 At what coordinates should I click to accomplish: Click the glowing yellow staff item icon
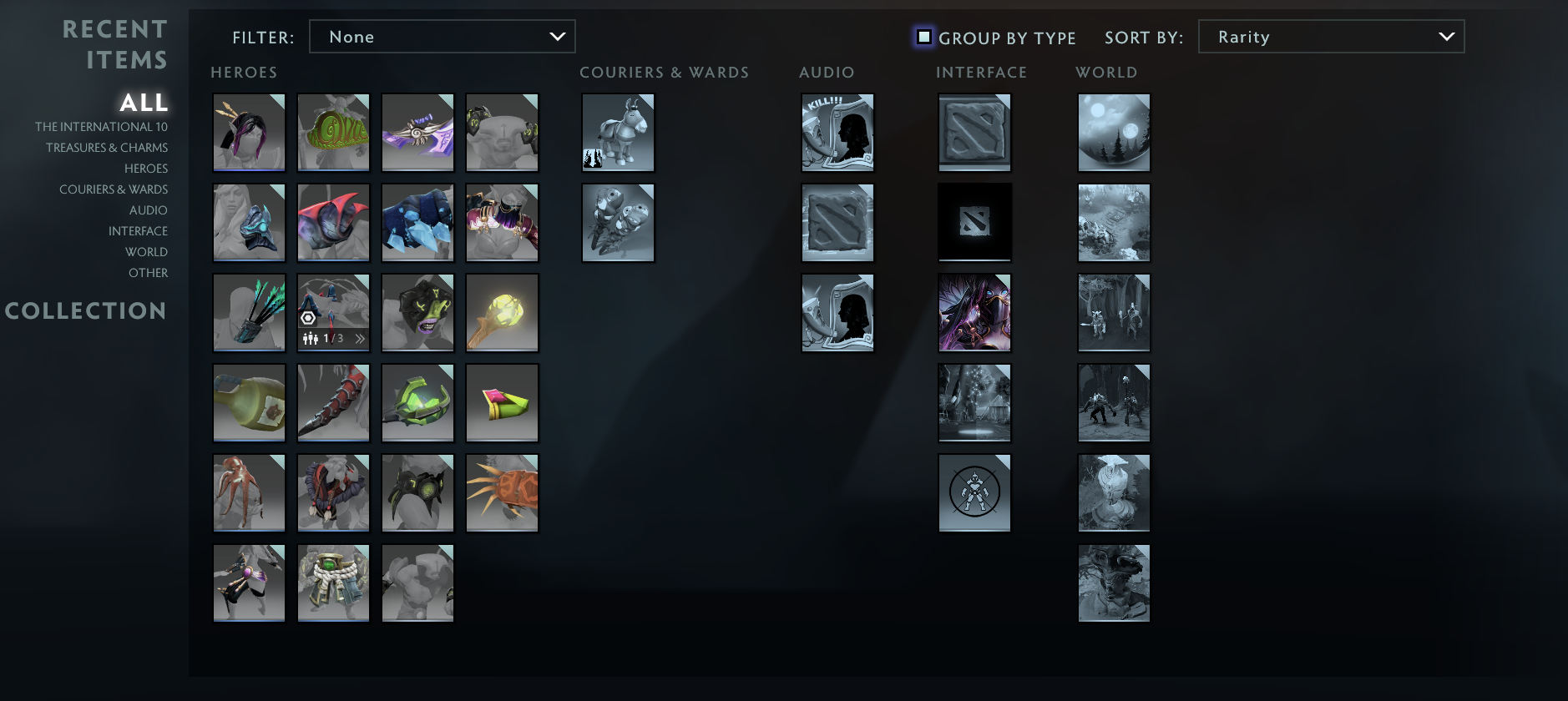502,312
